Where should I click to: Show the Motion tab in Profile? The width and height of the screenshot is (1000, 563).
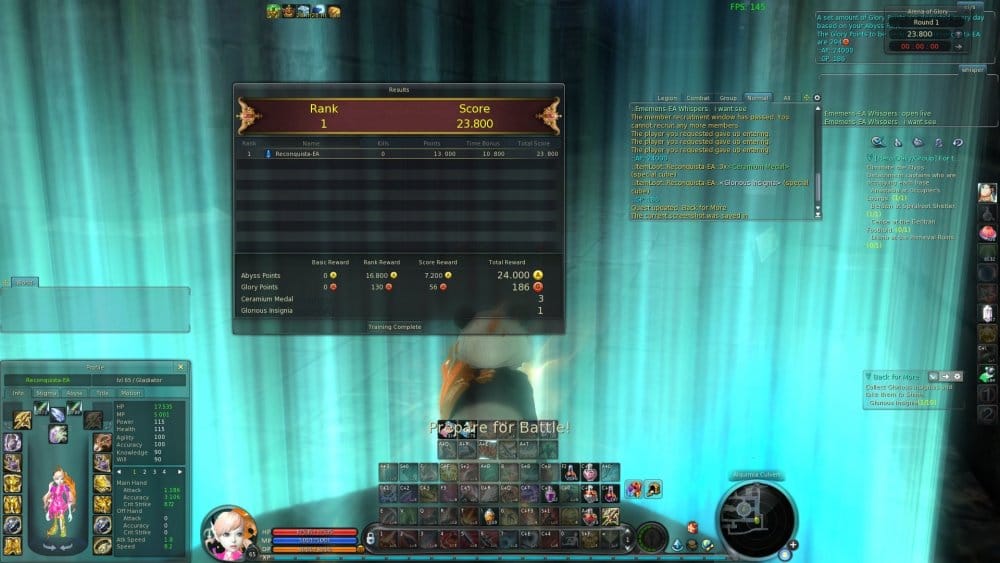[x=130, y=393]
